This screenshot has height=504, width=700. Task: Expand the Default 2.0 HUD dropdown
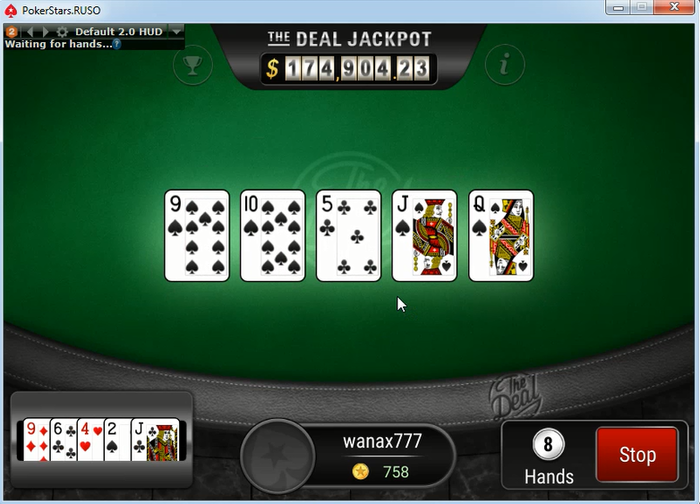click(177, 32)
